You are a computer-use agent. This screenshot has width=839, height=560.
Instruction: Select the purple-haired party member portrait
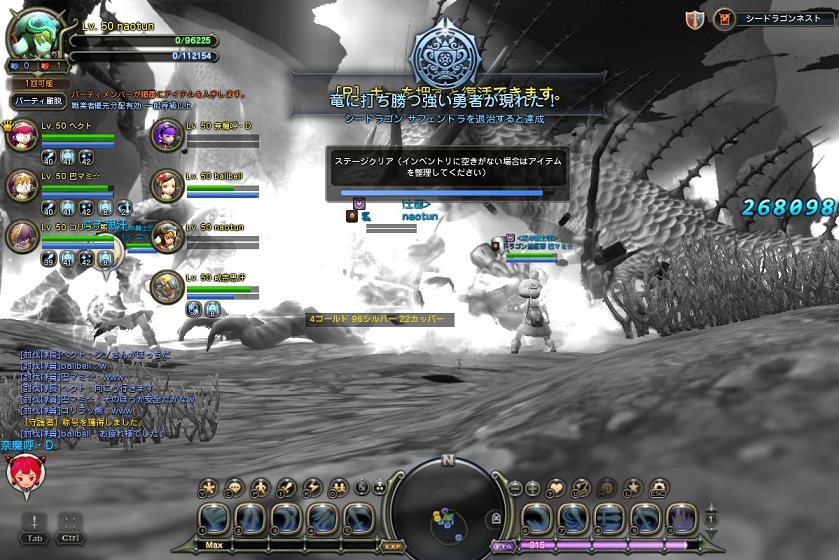(167, 135)
